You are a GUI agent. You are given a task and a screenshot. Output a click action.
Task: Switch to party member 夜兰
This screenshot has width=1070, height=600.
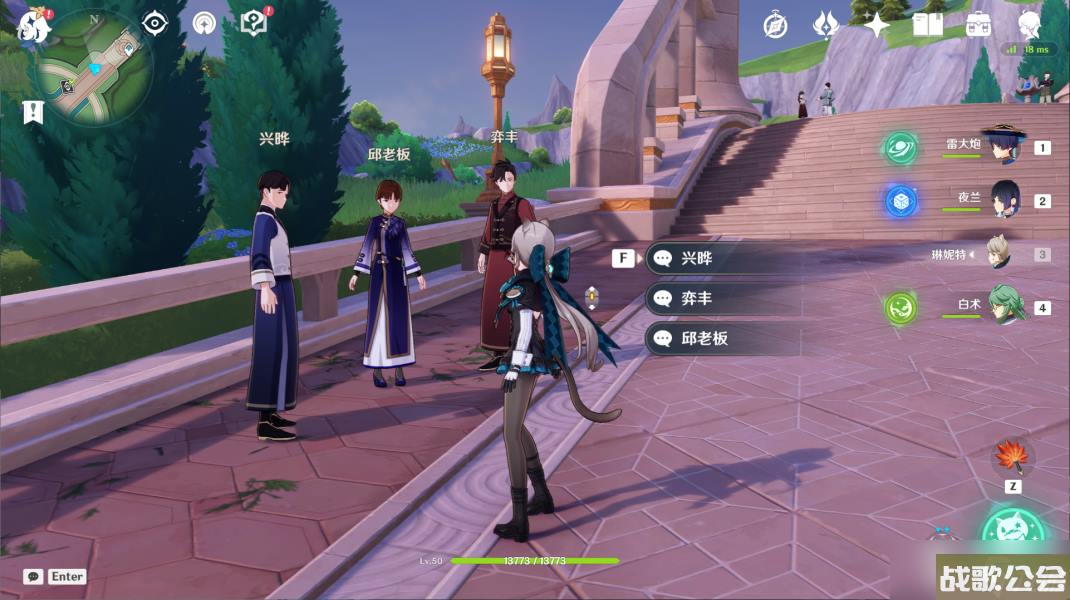[x=1003, y=199]
